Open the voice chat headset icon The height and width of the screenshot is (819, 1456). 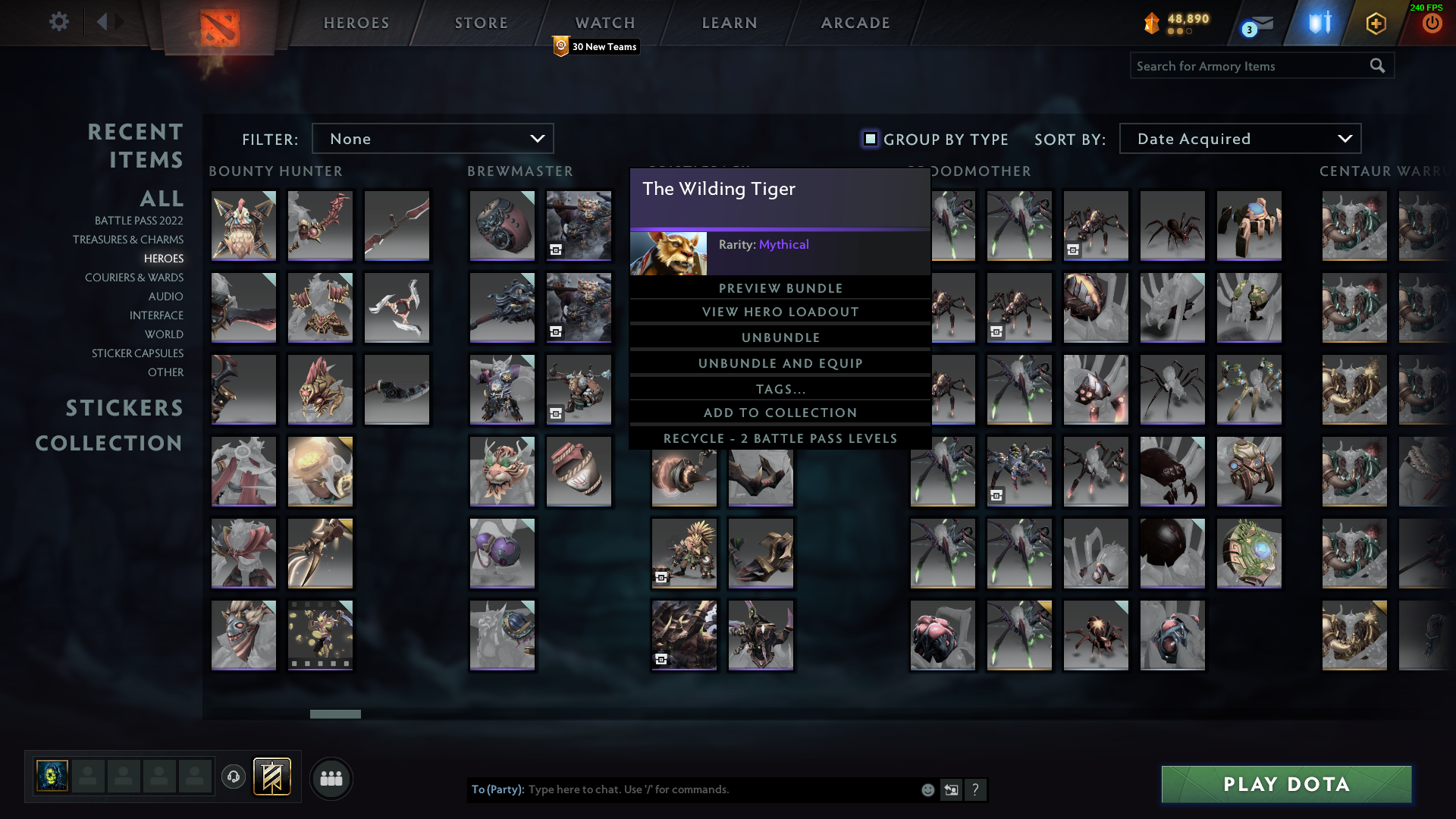(233, 777)
